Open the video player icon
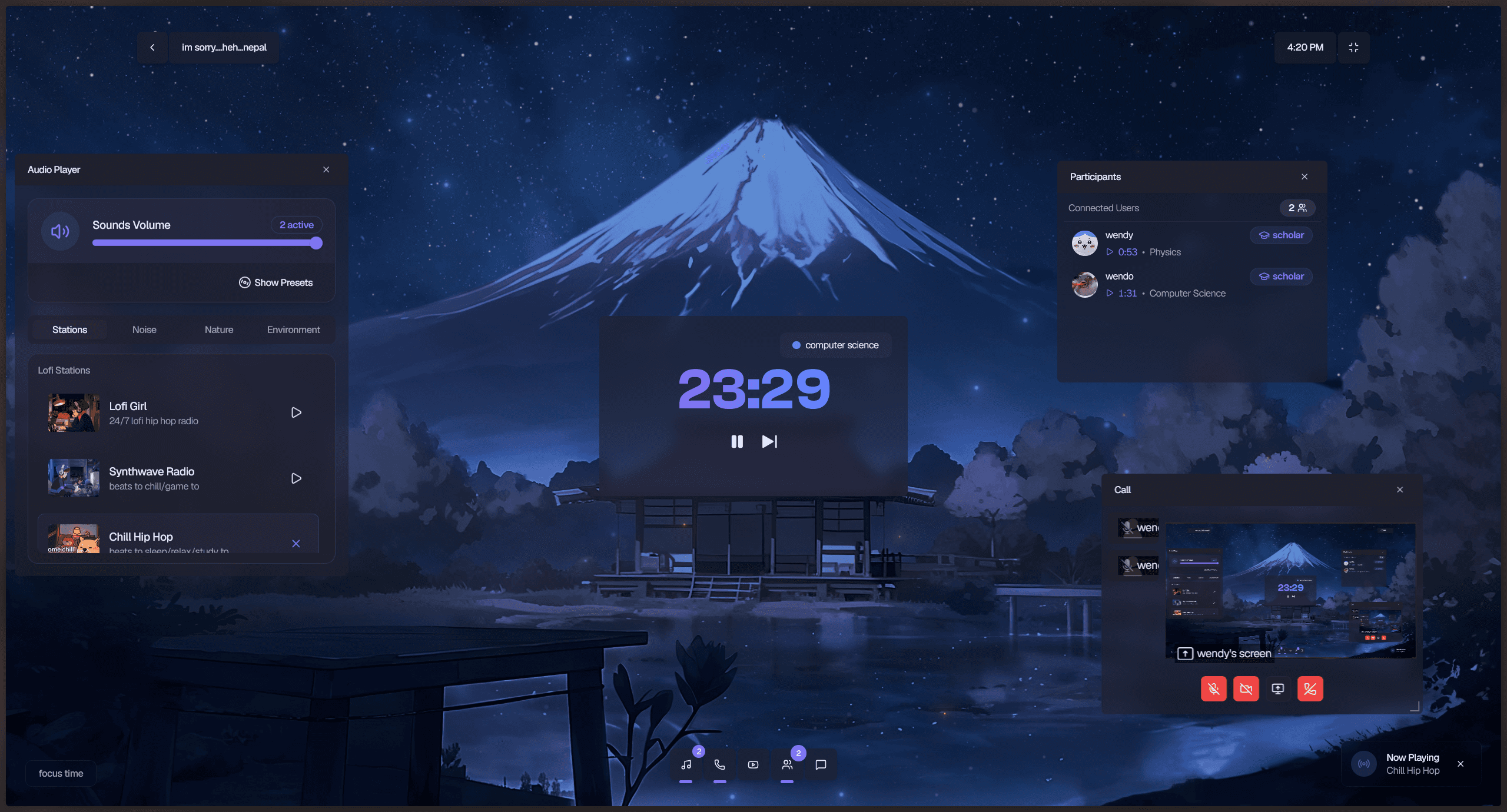Viewport: 1507px width, 812px height. click(x=753, y=765)
